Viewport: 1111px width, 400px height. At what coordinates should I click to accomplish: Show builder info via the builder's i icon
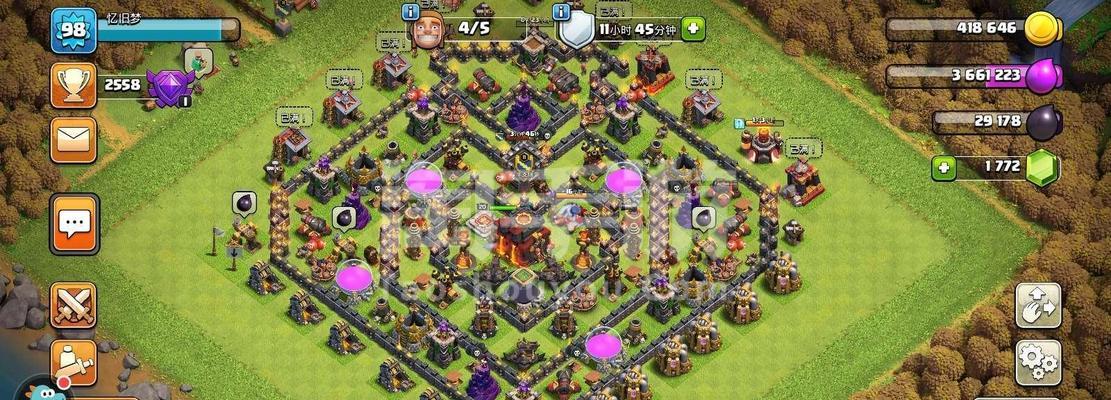(x=410, y=12)
